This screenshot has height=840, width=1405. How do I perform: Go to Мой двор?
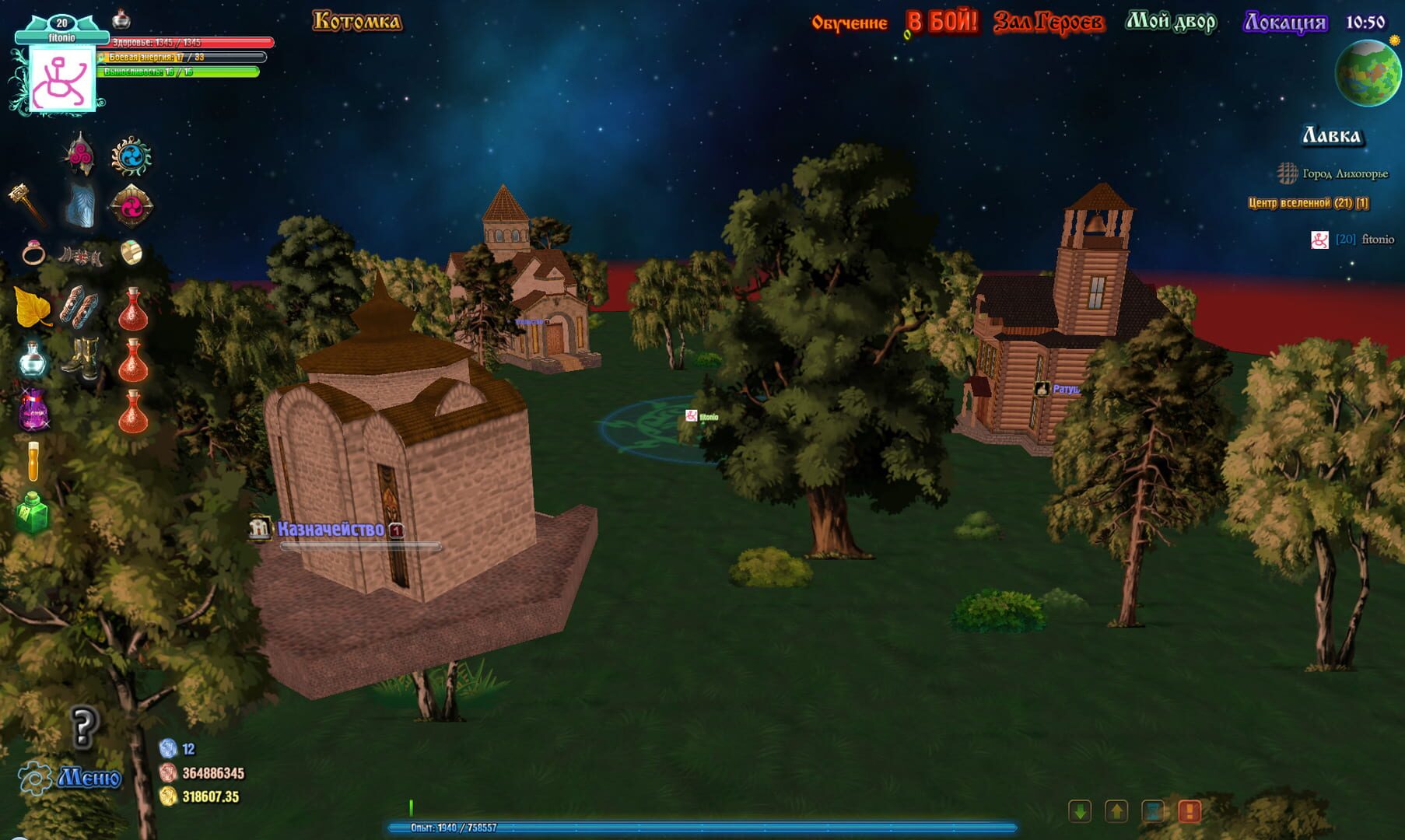click(x=1171, y=22)
